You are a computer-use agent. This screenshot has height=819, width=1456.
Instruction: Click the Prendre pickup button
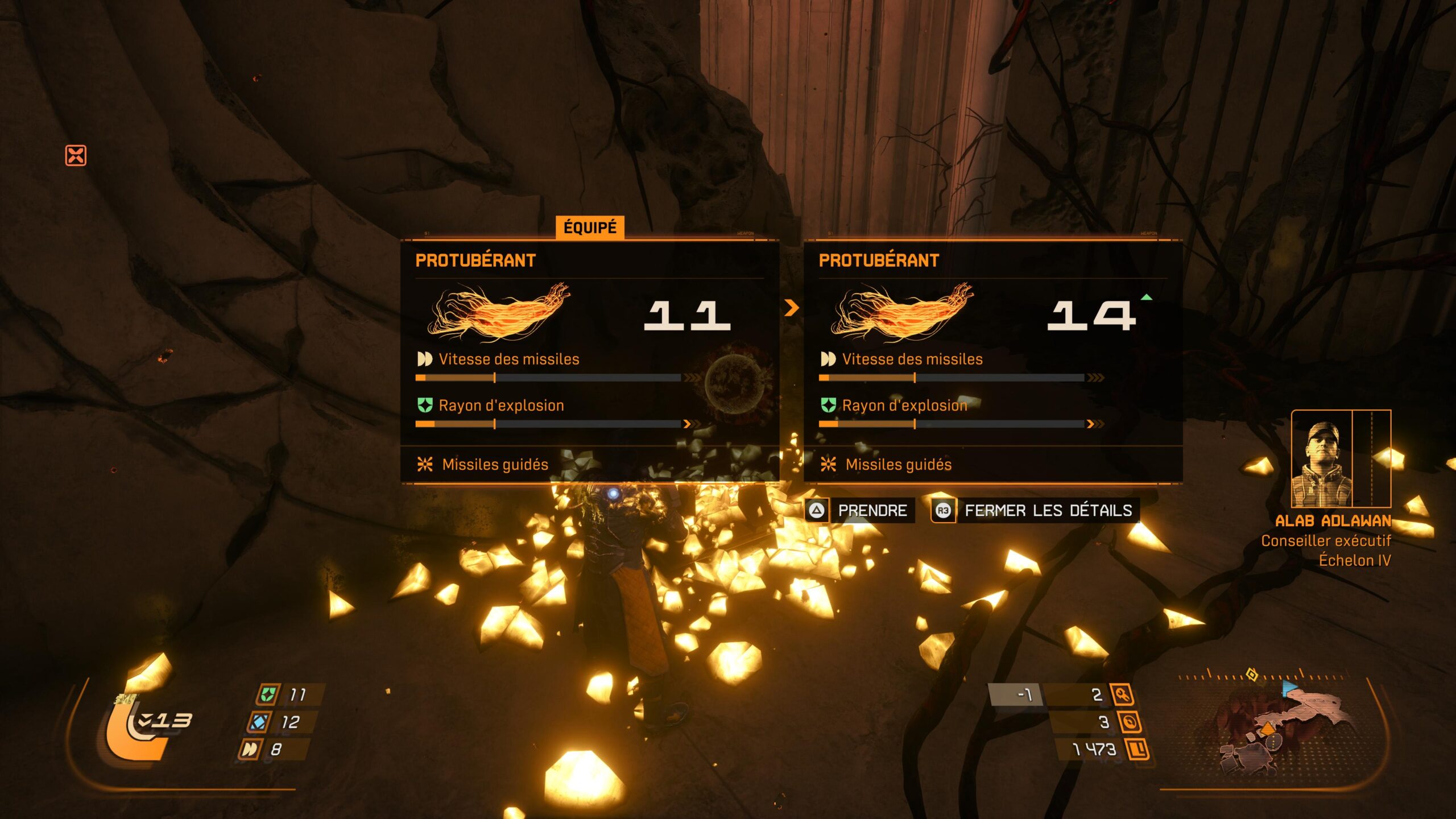[x=860, y=511]
